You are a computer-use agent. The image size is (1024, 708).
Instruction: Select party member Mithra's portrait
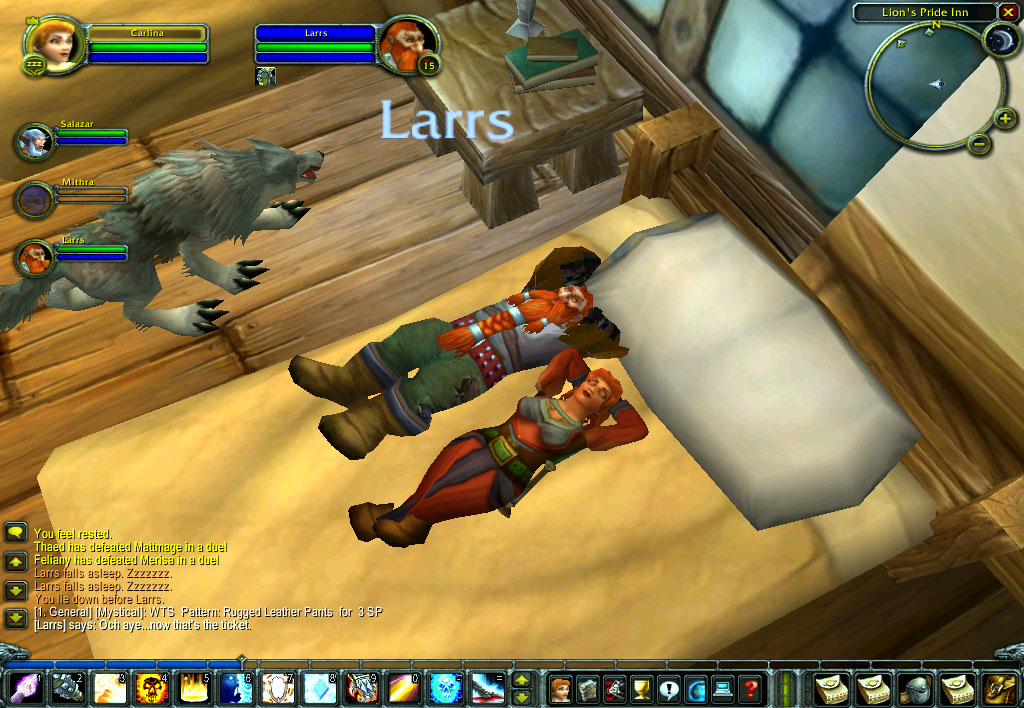click(35, 199)
